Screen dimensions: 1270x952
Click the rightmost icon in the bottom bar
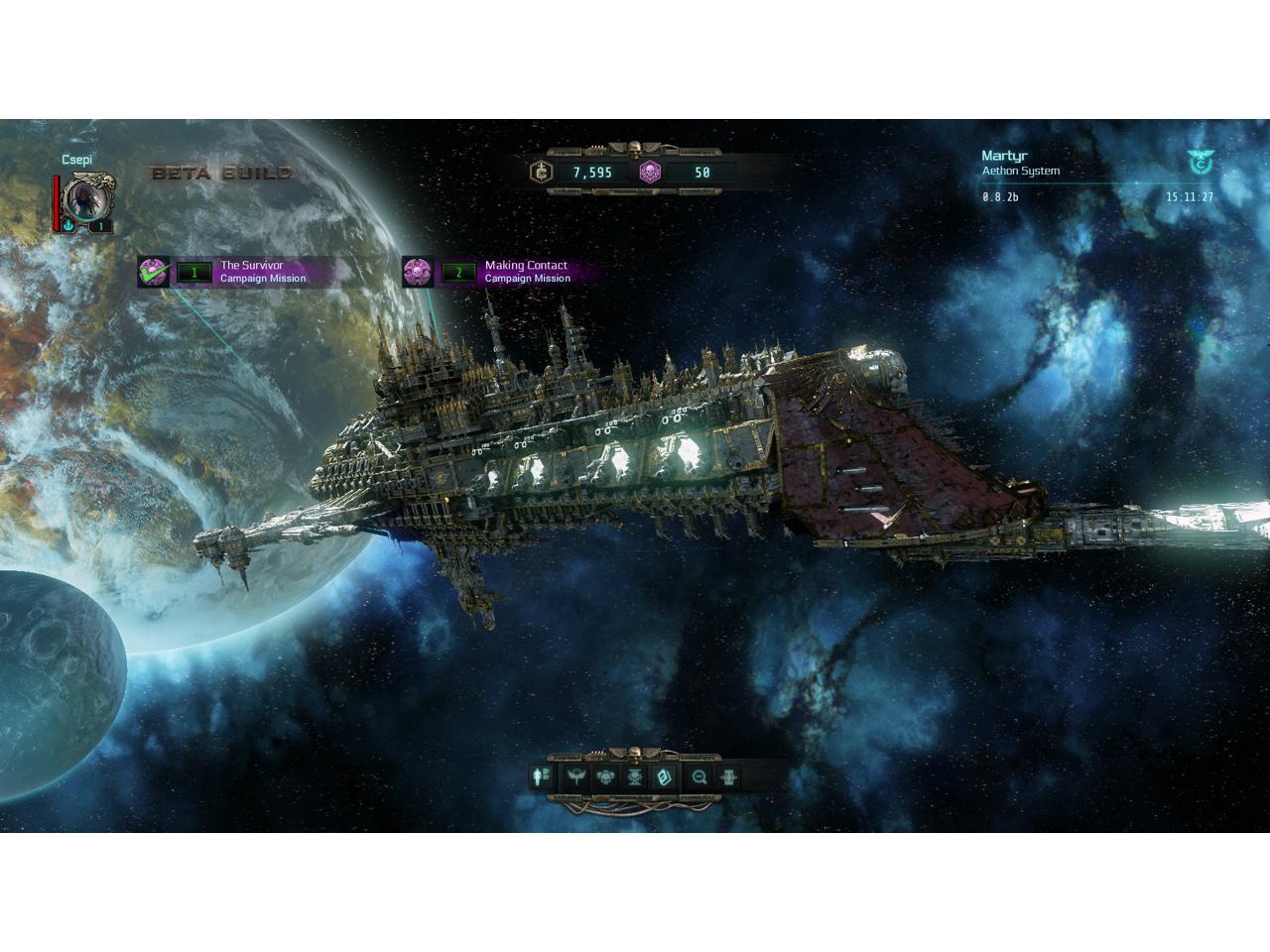pos(729,776)
